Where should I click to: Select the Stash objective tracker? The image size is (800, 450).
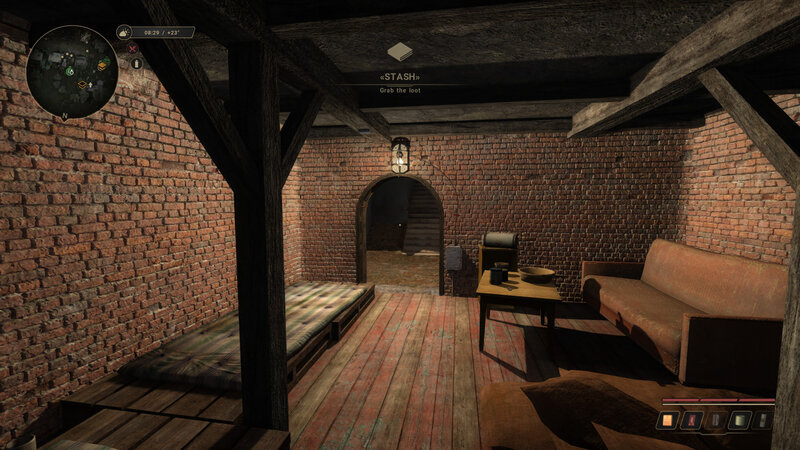click(399, 76)
